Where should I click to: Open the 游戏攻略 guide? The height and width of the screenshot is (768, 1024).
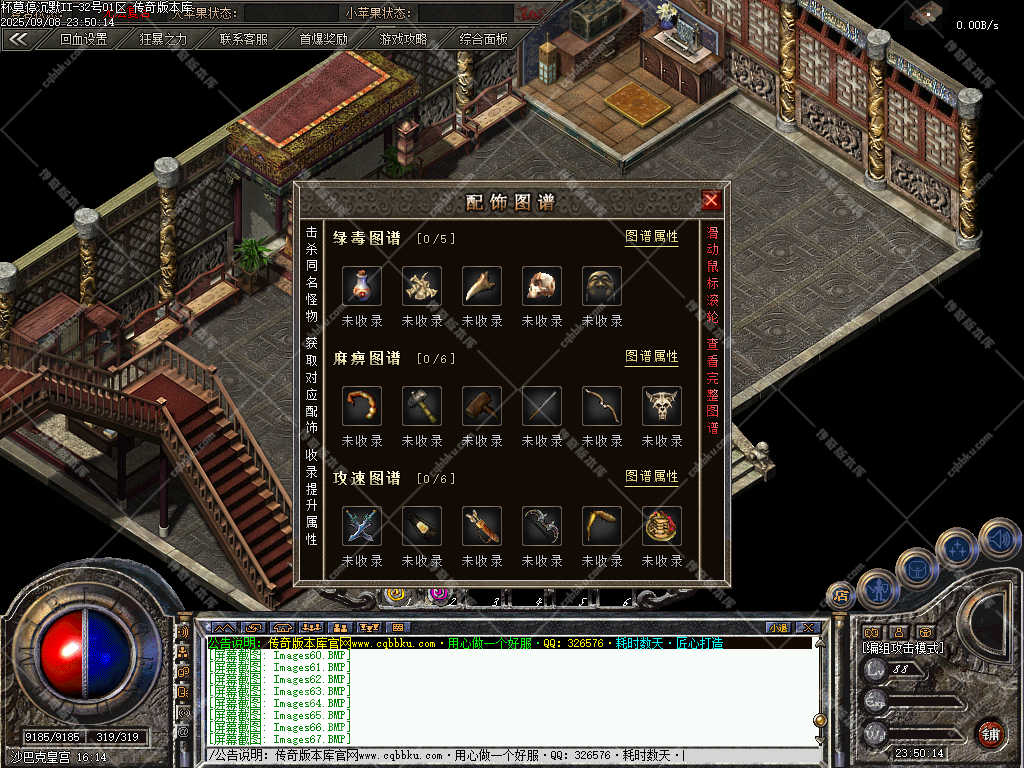click(403, 40)
